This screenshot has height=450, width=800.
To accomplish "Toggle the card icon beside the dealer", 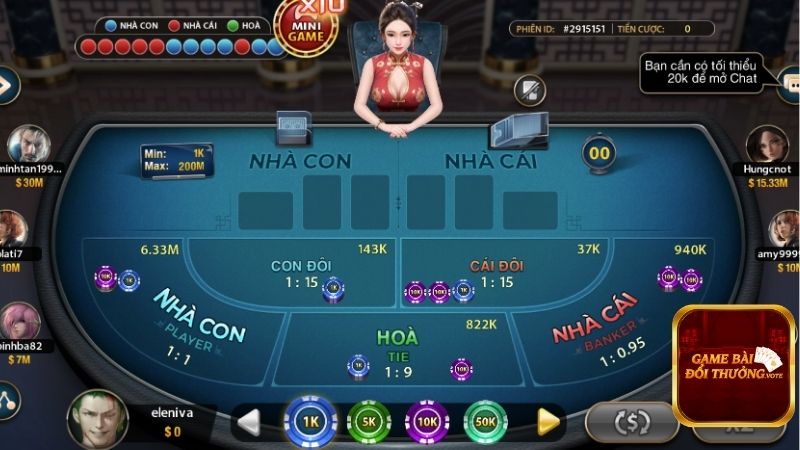I will tap(529, 91).
